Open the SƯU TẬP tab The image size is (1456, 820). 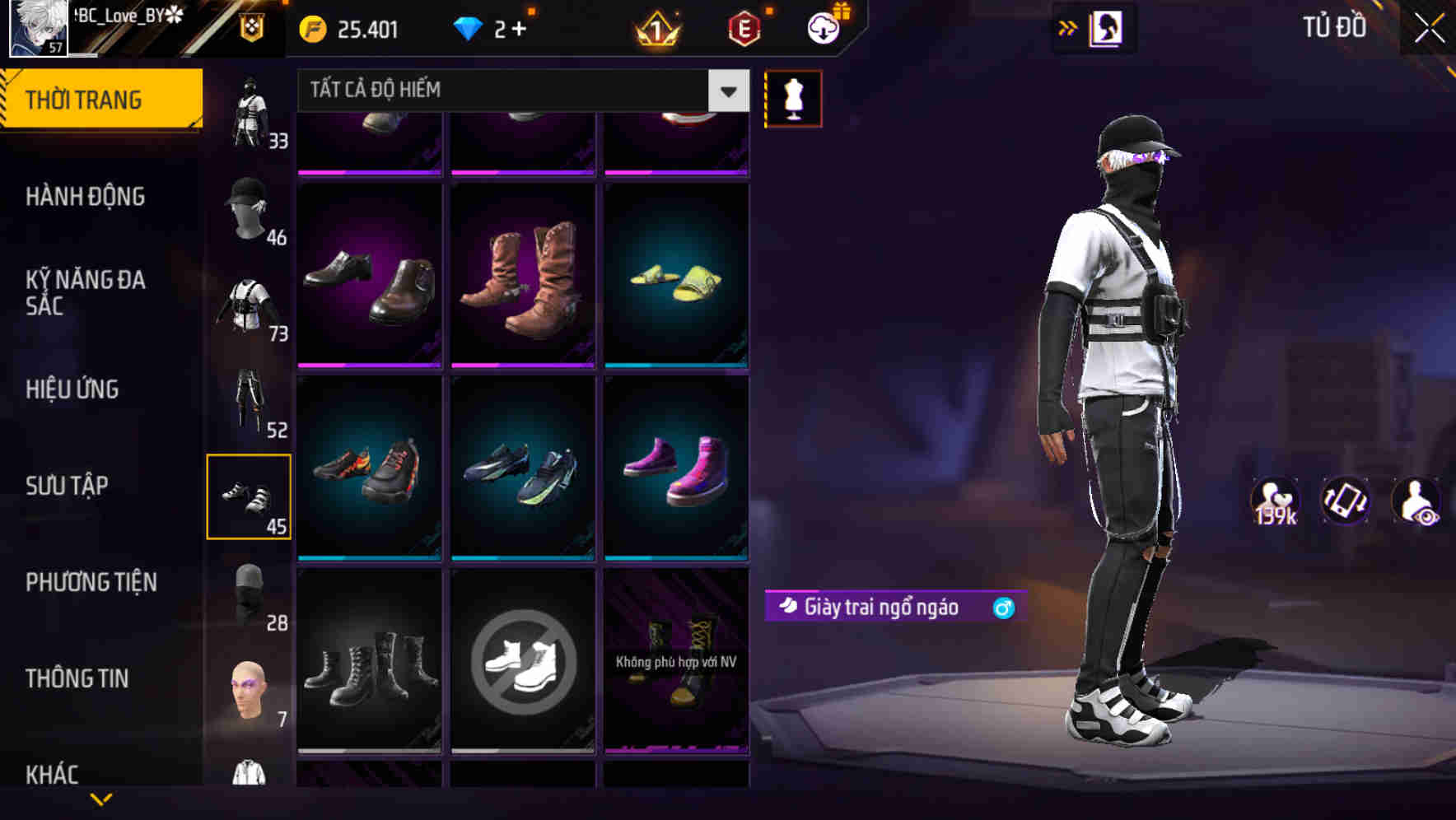pyautogui.click(x=69, y=486)
